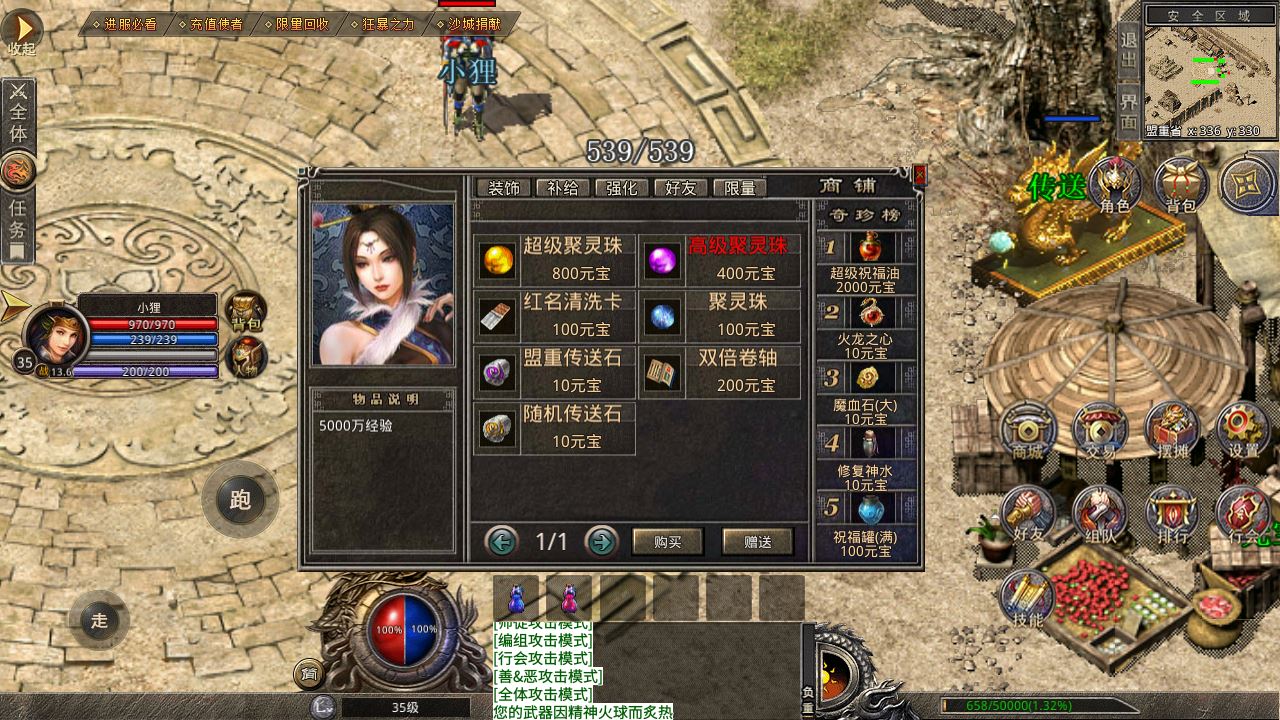1280x720 pixels.
Task: Click the 赠送 gift button
Action: 758,542
